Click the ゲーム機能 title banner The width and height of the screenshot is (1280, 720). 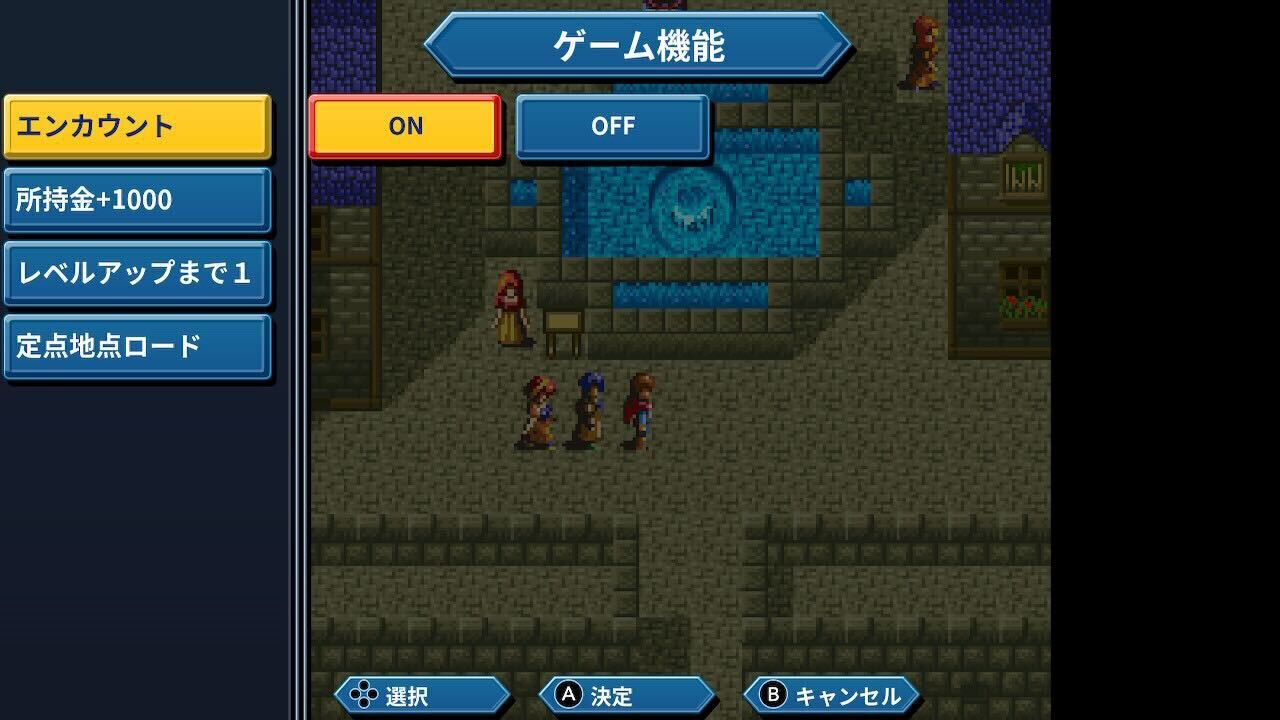pyautogui.click(x=638, y=45)
